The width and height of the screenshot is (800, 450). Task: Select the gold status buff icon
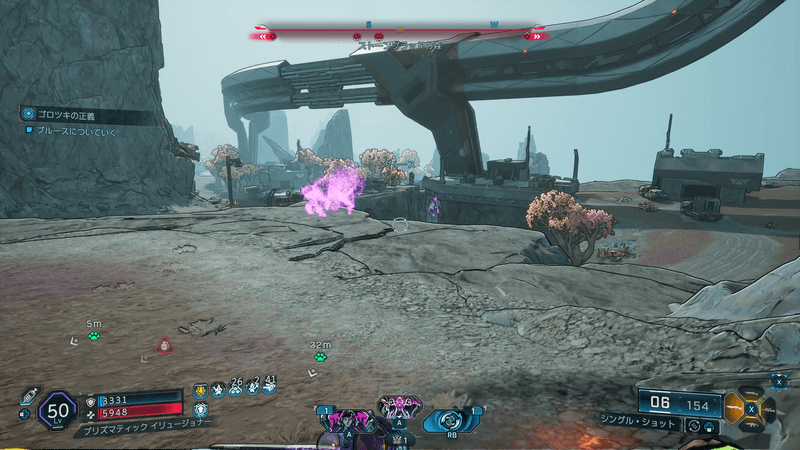pyautogui.click(x=200, y=389)
